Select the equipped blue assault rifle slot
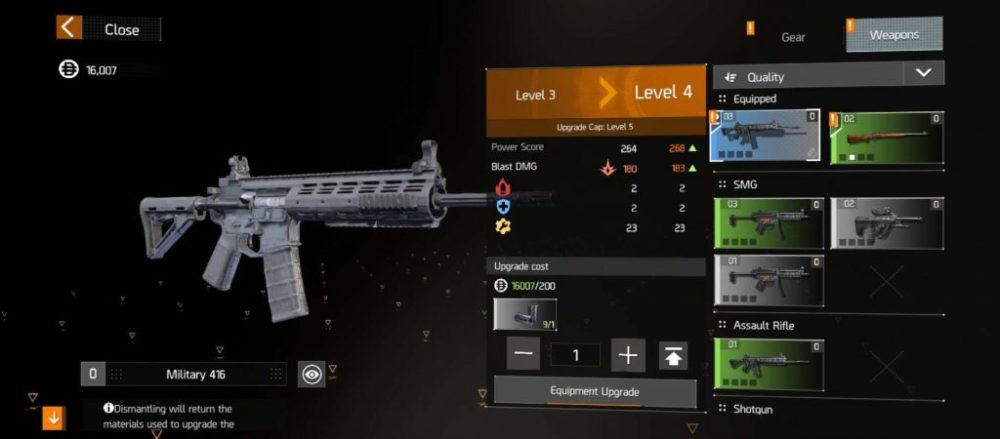The height and width of the screenshot is (439, 1000). tap(765, 136)
